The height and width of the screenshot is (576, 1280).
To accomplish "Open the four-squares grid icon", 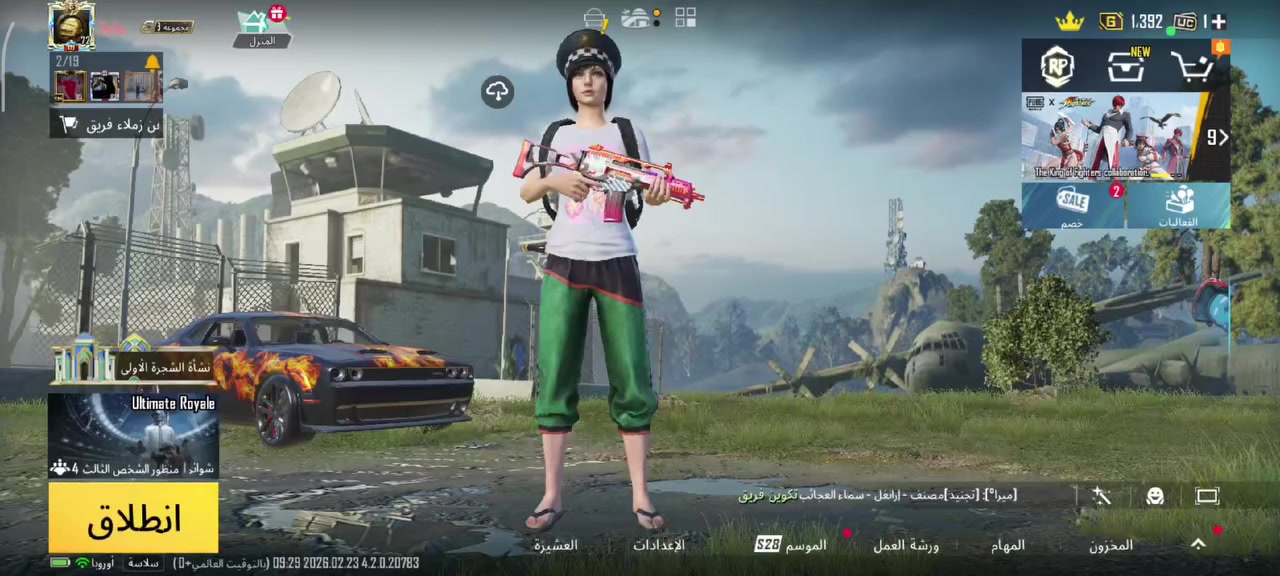I will (x=685, y=18).
